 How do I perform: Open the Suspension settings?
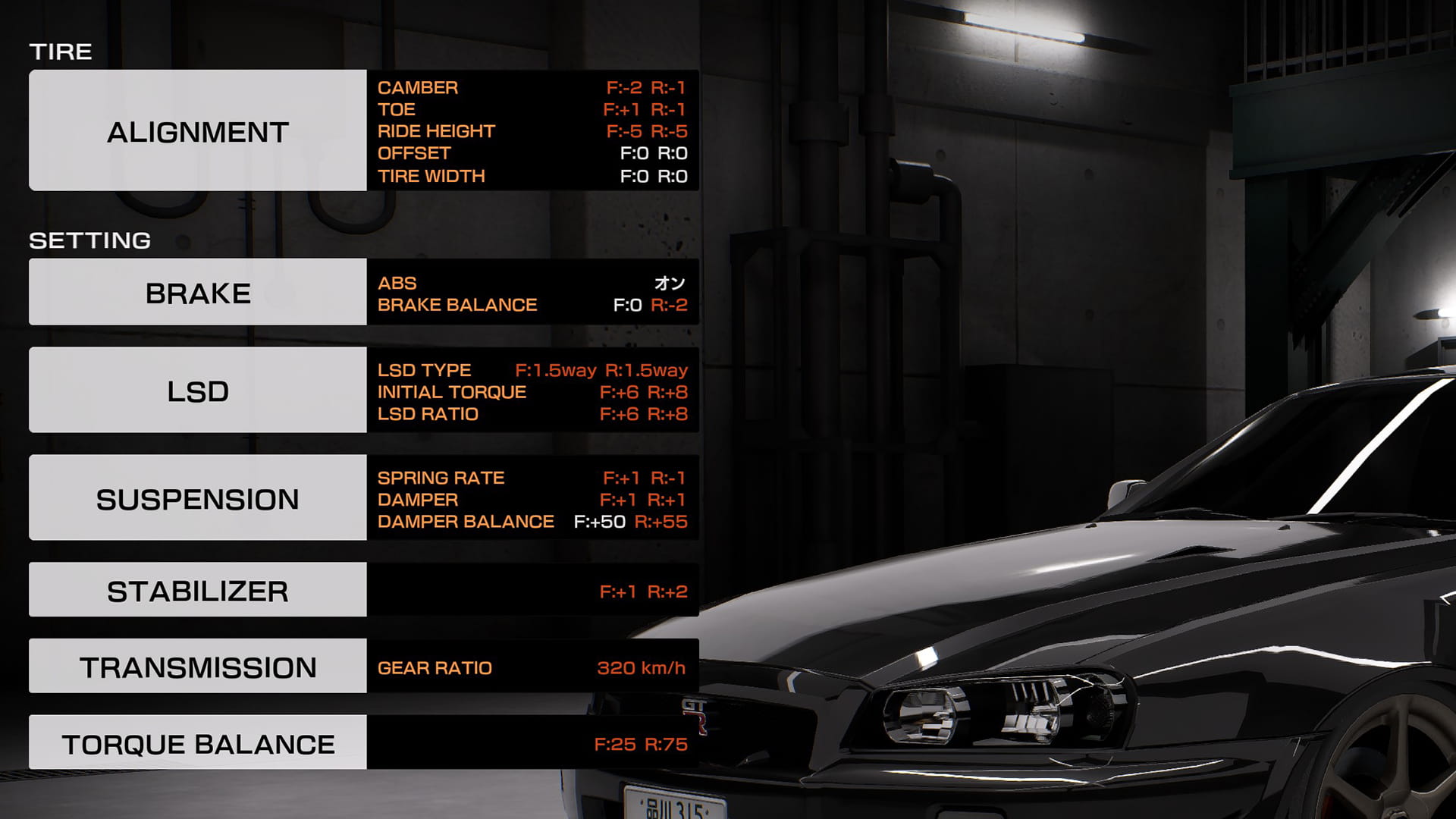coord(197,498)
